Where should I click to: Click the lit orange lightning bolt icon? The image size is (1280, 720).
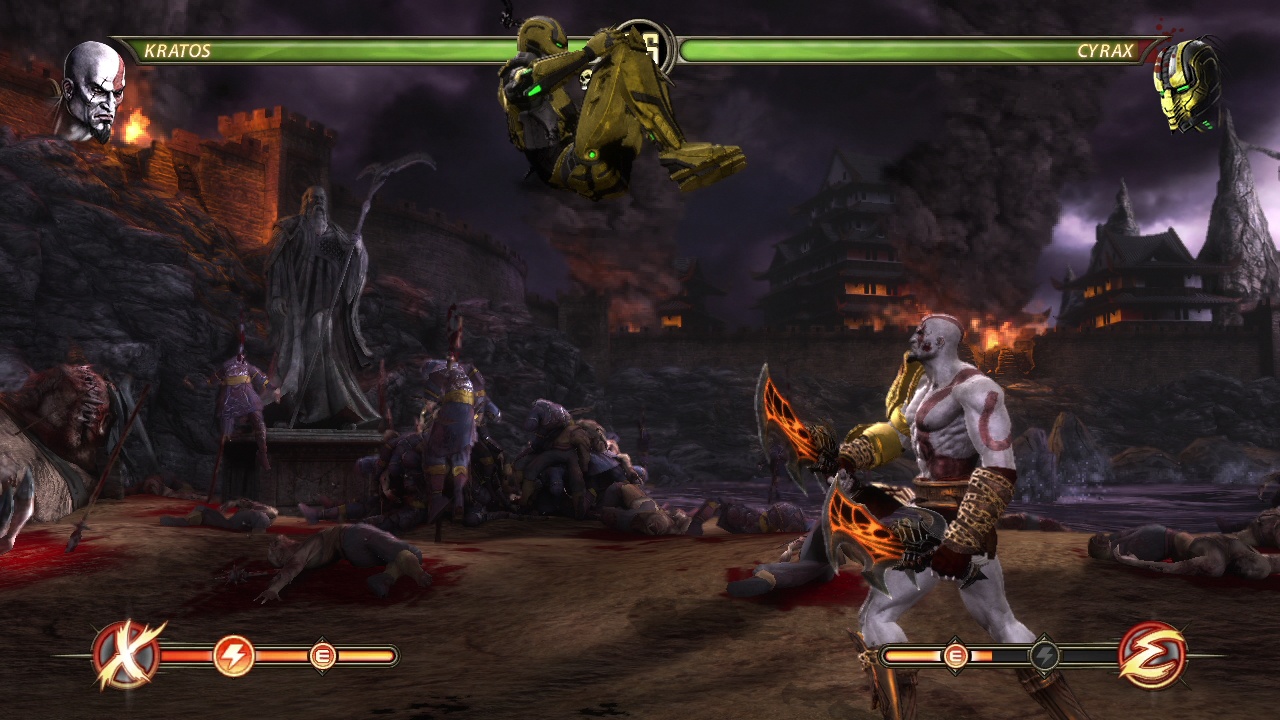(x=233, y=656)
